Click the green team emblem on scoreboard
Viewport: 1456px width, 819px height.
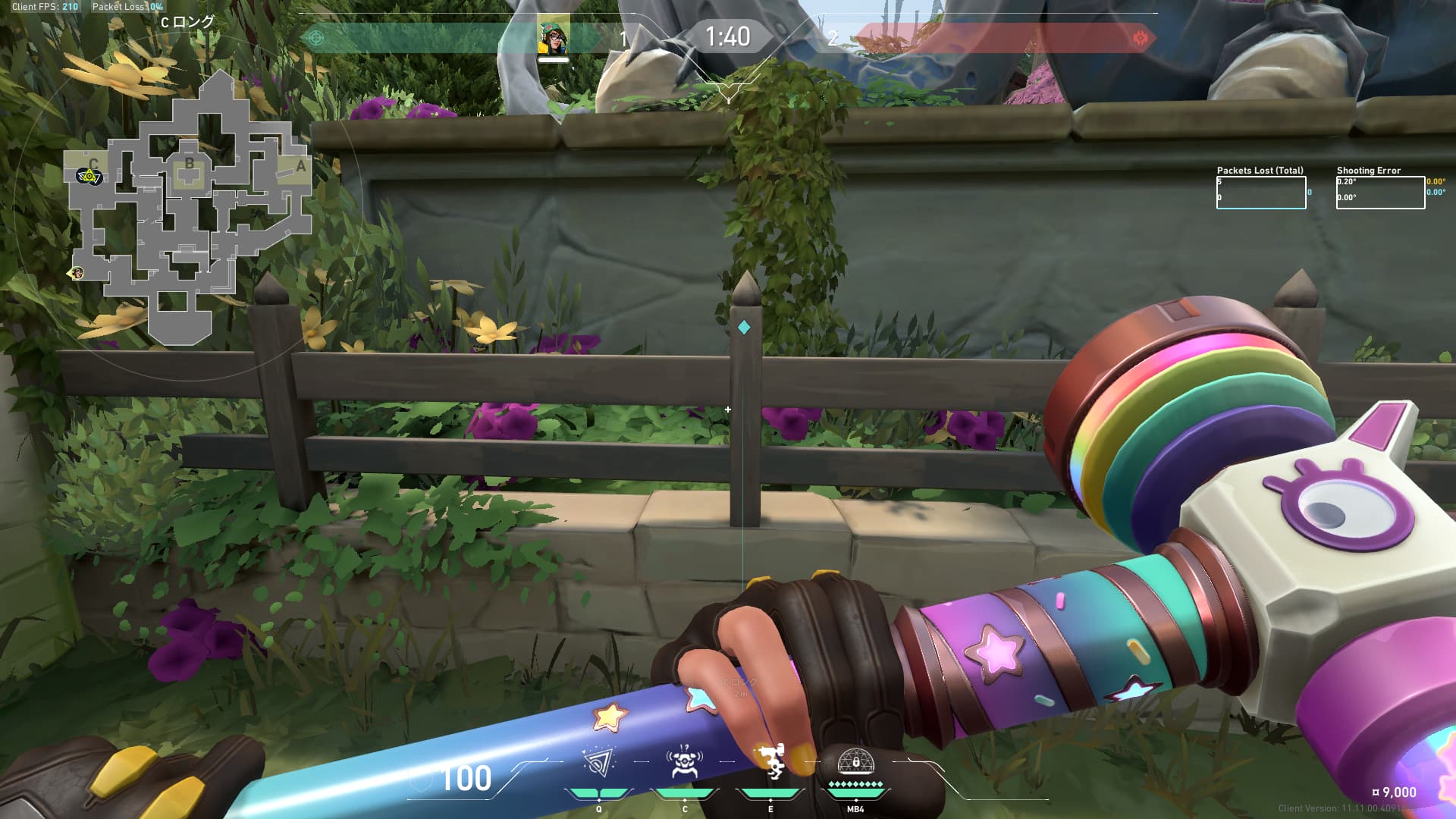point(317,38)
